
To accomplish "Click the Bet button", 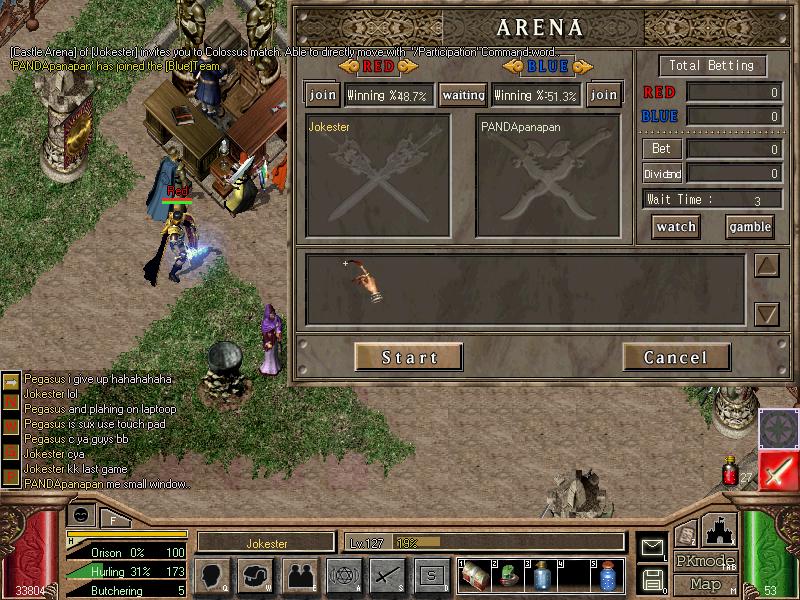I will click(x=661, y=149).
